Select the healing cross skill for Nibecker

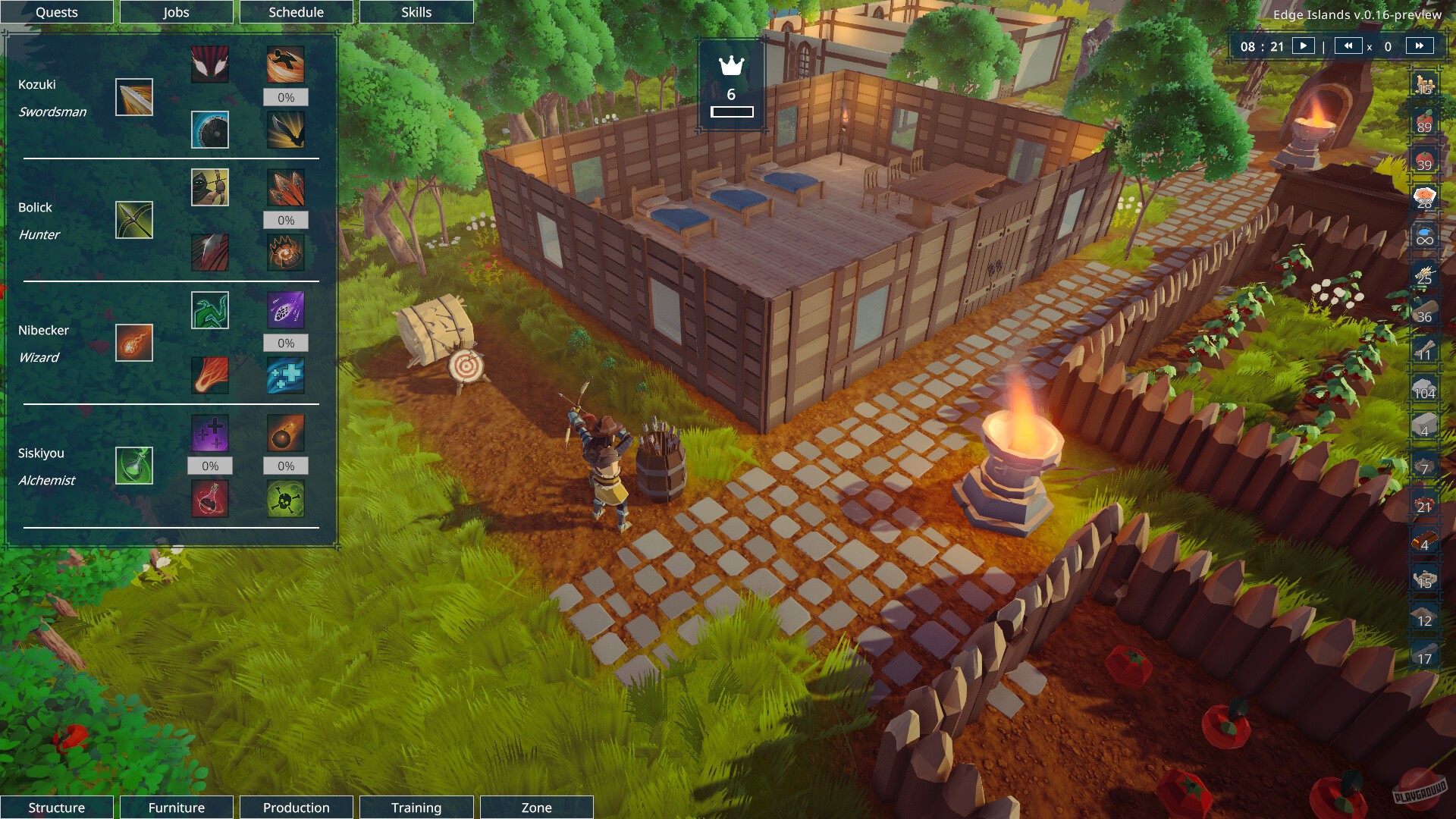[x=286, y=374]
